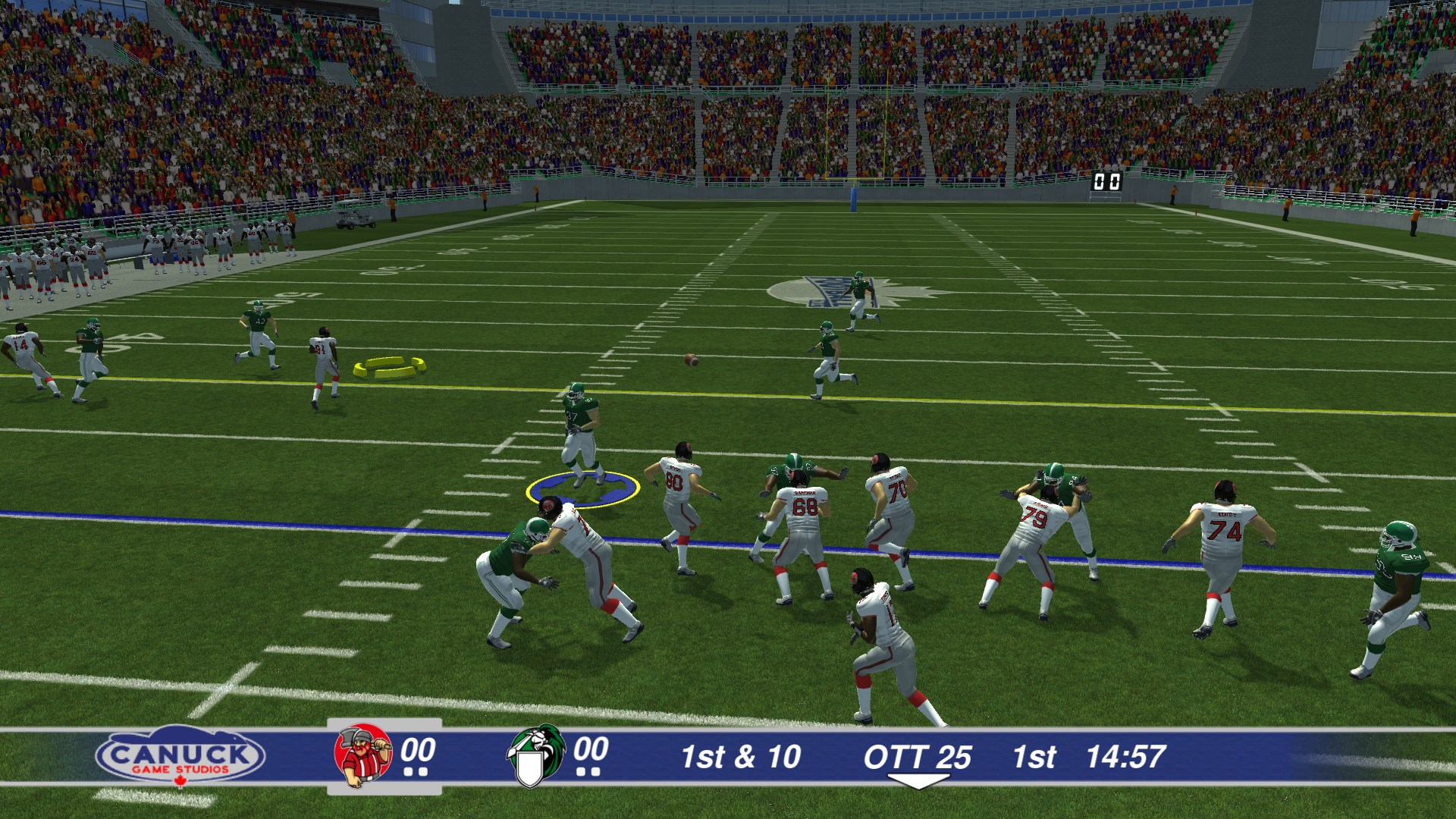Click the 14:57 game clock

[x=1129, y=757]
